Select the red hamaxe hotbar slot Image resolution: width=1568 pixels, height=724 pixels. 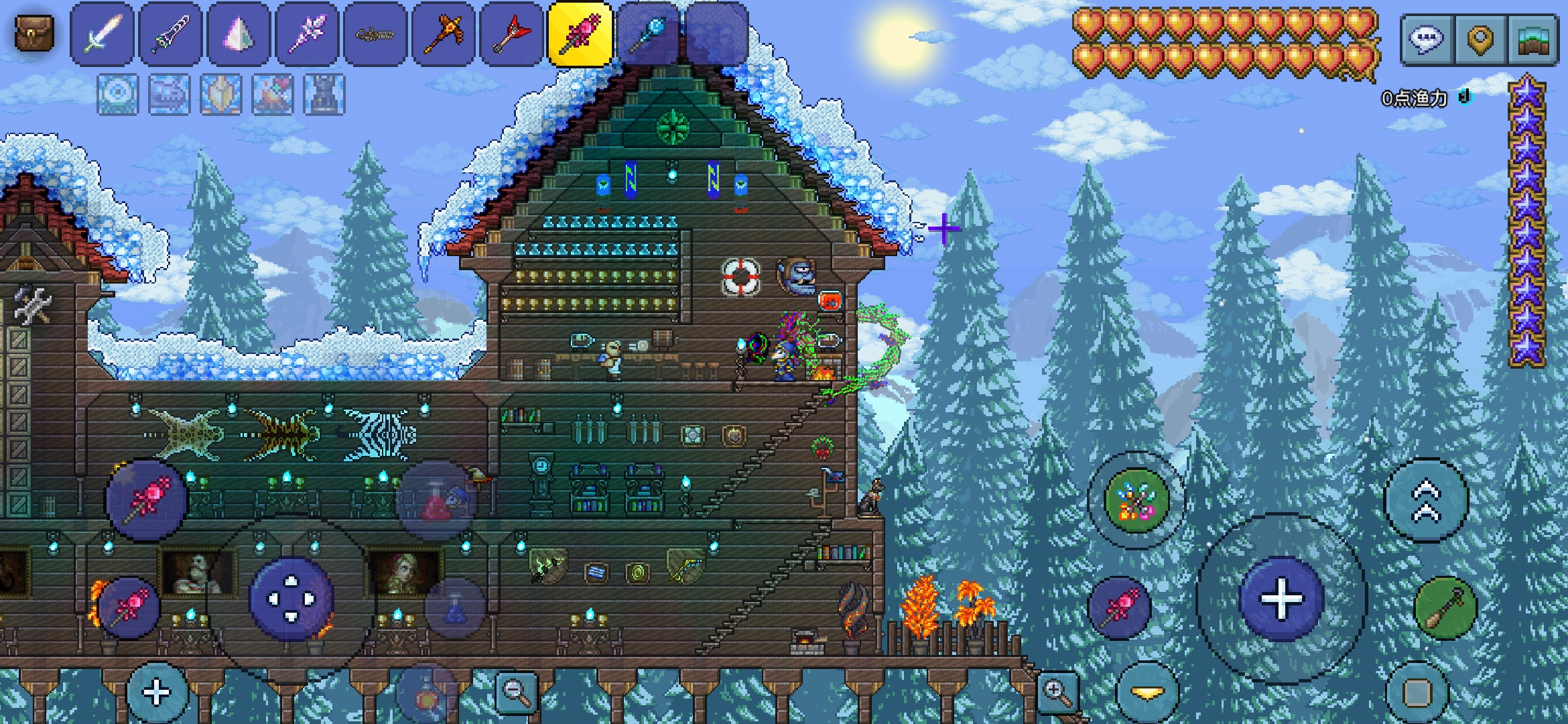click(x=512, y=34)
